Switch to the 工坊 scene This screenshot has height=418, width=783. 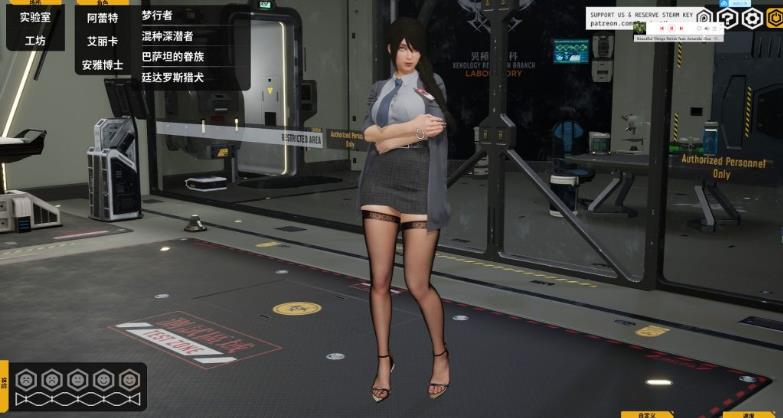[x=35, y=41]
